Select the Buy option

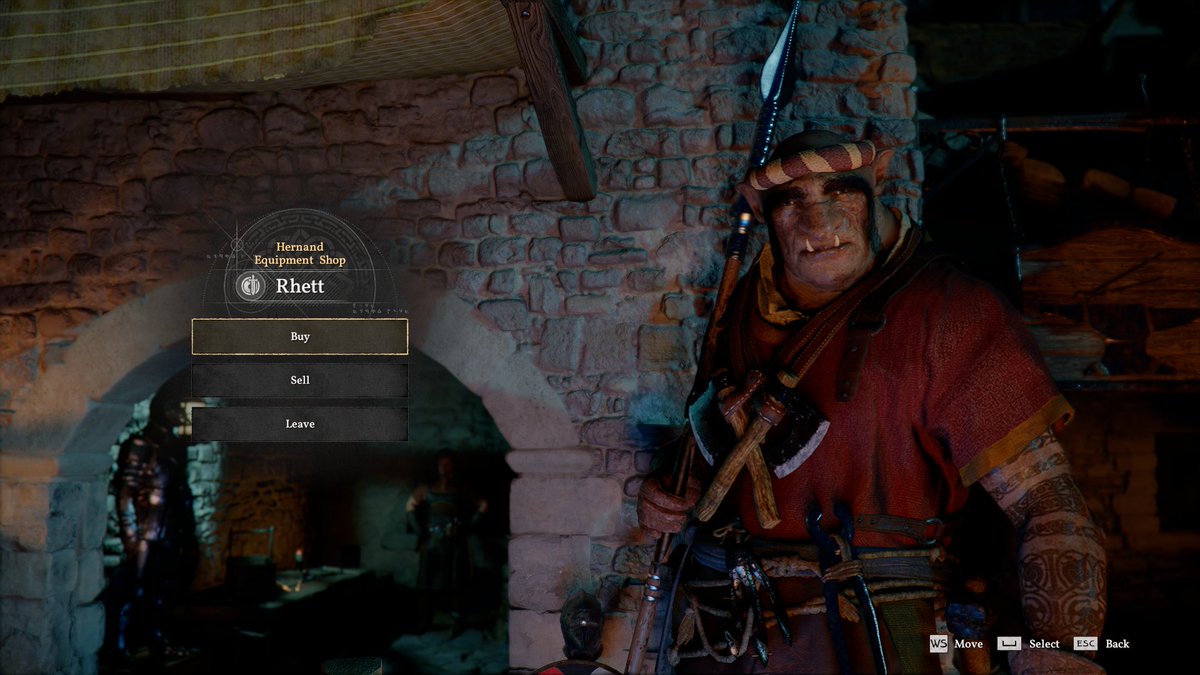pyautogui.click(x=300, y=337)
